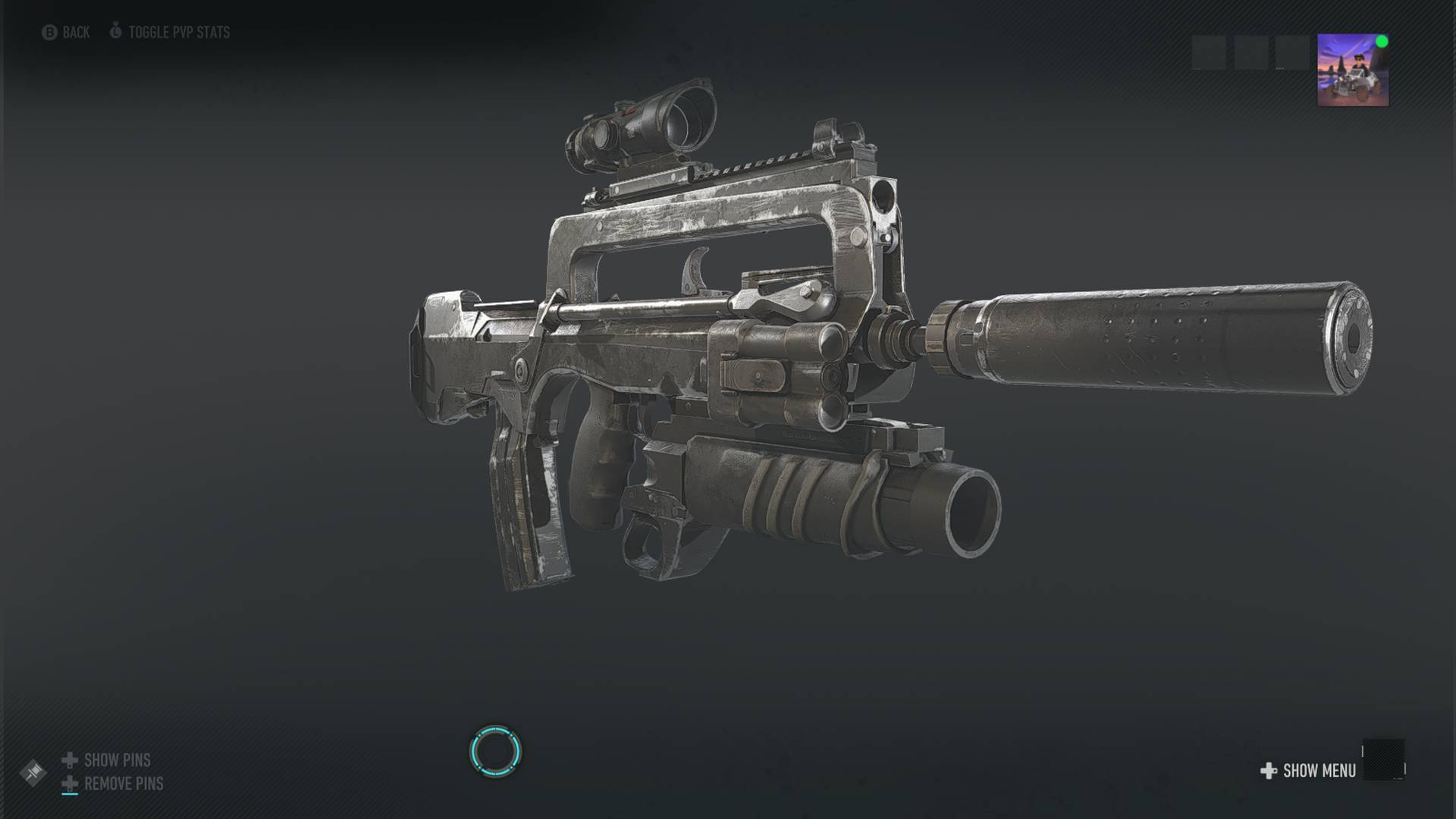Viewport: 1456px width, 819px height.
Task: Click the teal circular progress ring
Action: click(x=497, y=751)
